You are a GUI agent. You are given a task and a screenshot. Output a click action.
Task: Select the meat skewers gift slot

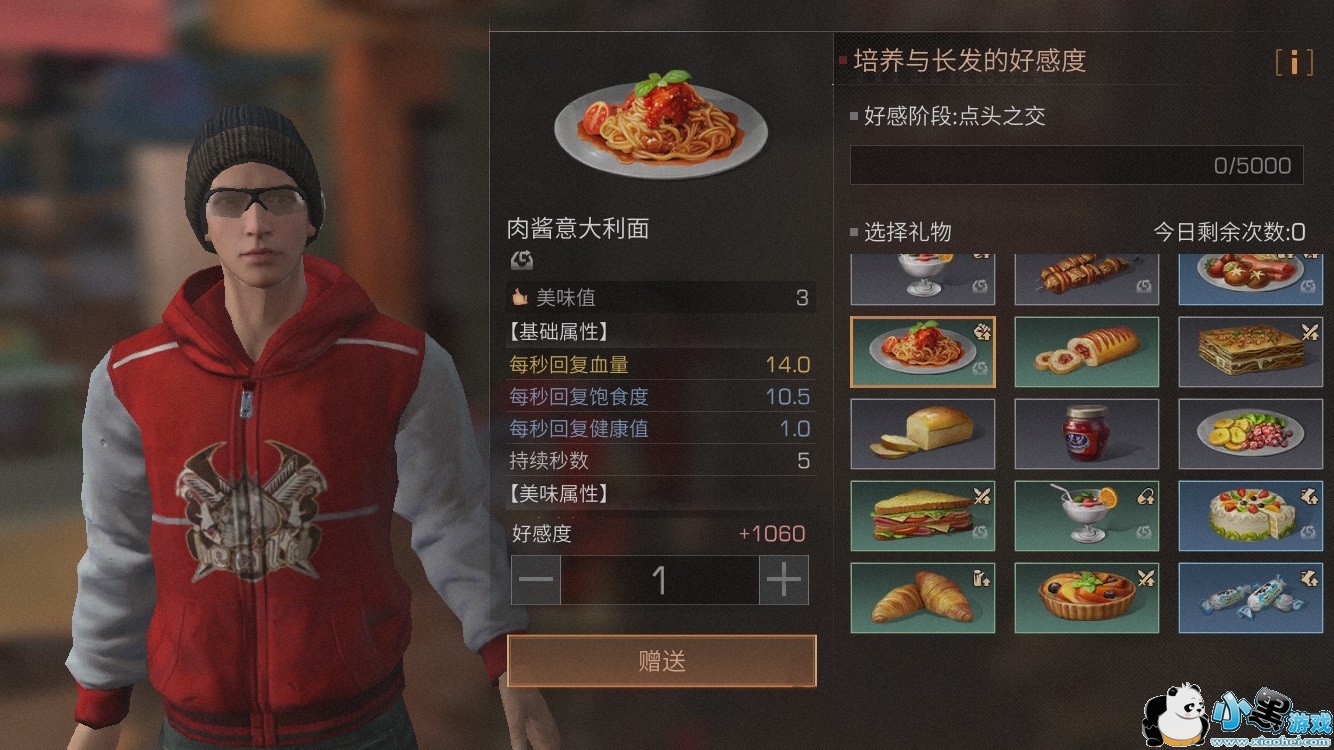1087,278
